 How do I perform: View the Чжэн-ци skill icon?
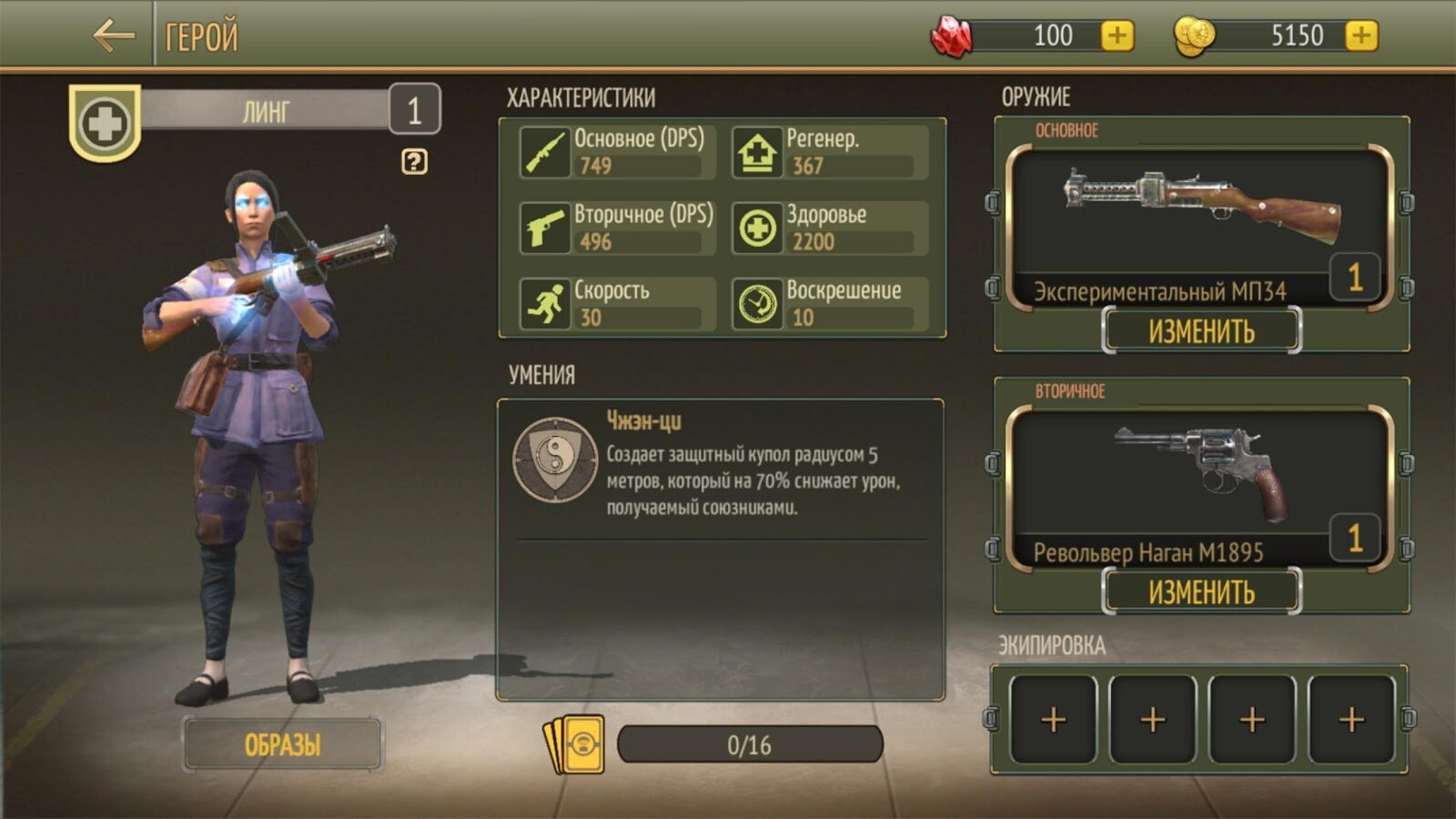tap(555, 460)
